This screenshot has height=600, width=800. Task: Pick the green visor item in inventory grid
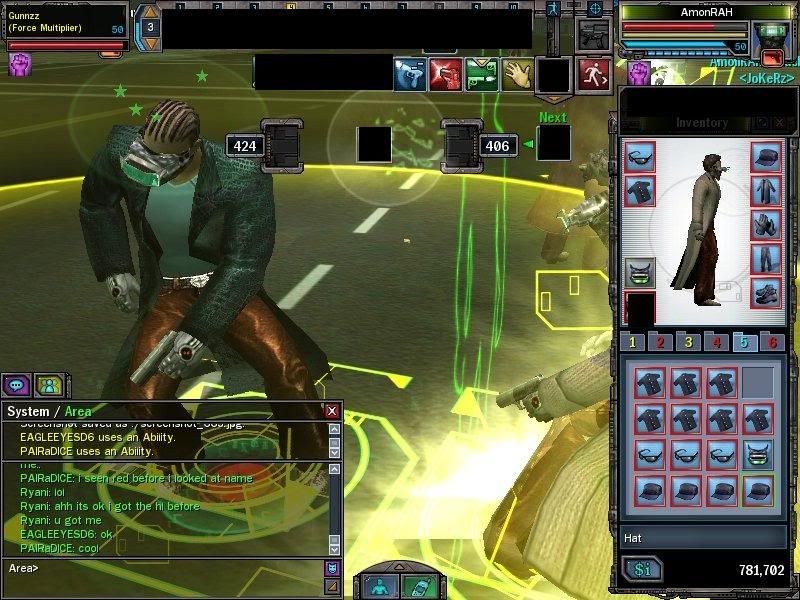point(759,454)
